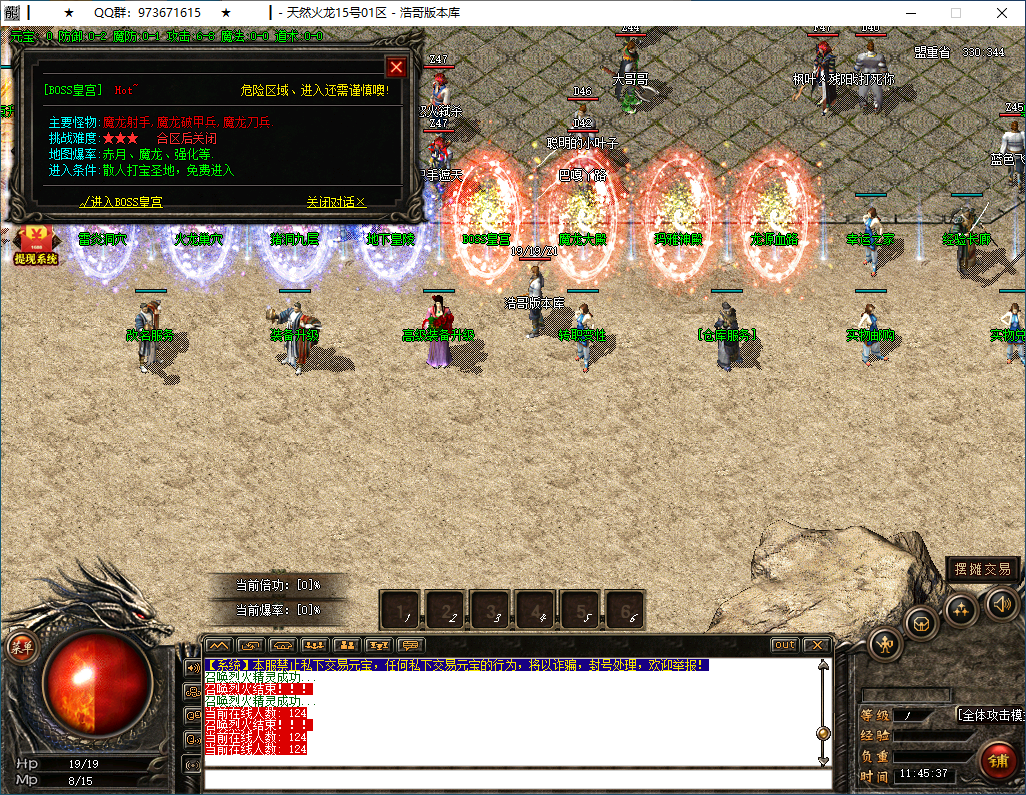Select the 关闭对话 link in the dialog
1026x795 pixels.
(x=336, y=202)
